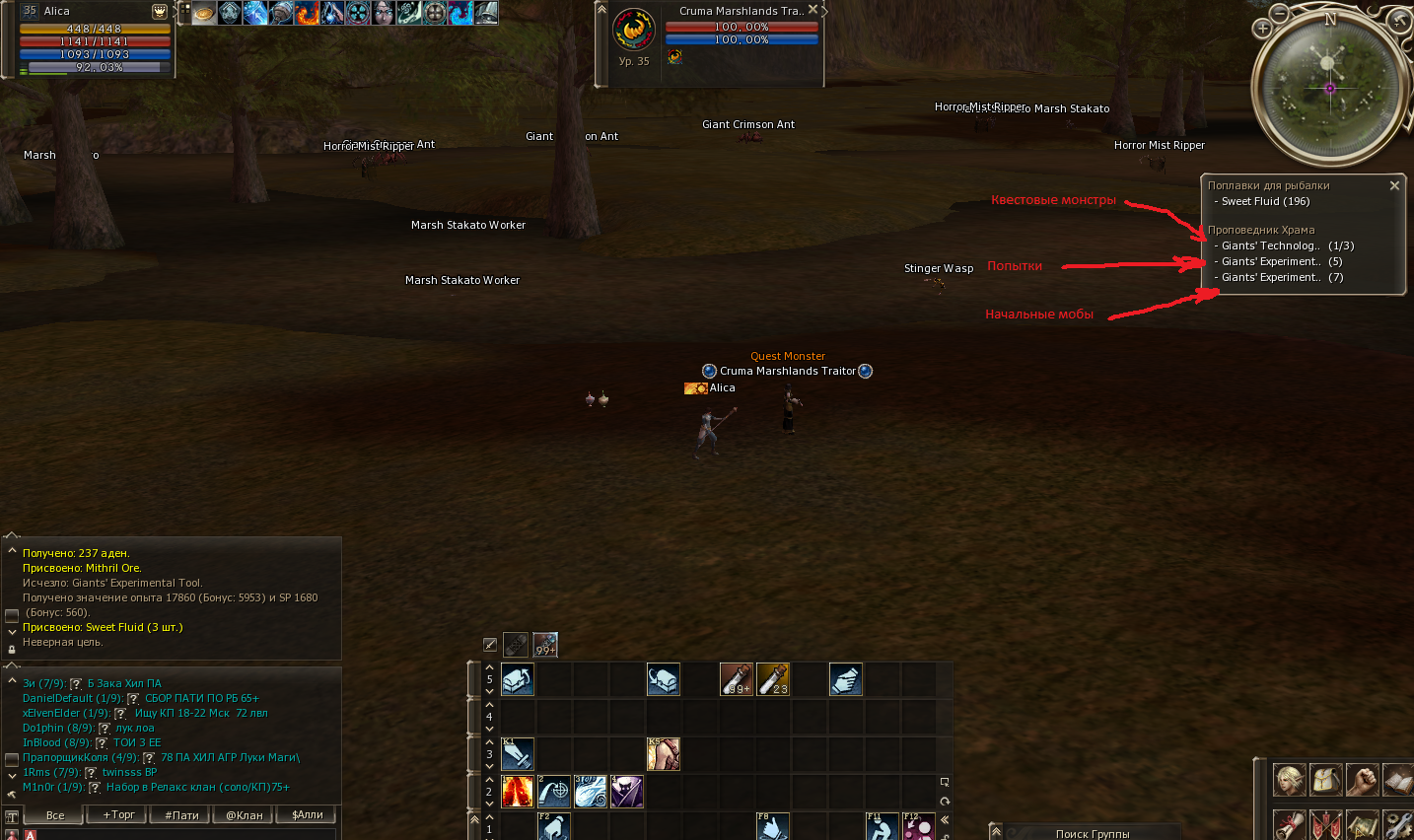Open the clan banner icon
This screenshot has width=1414, height=840.
click(x=1325, y=825)
